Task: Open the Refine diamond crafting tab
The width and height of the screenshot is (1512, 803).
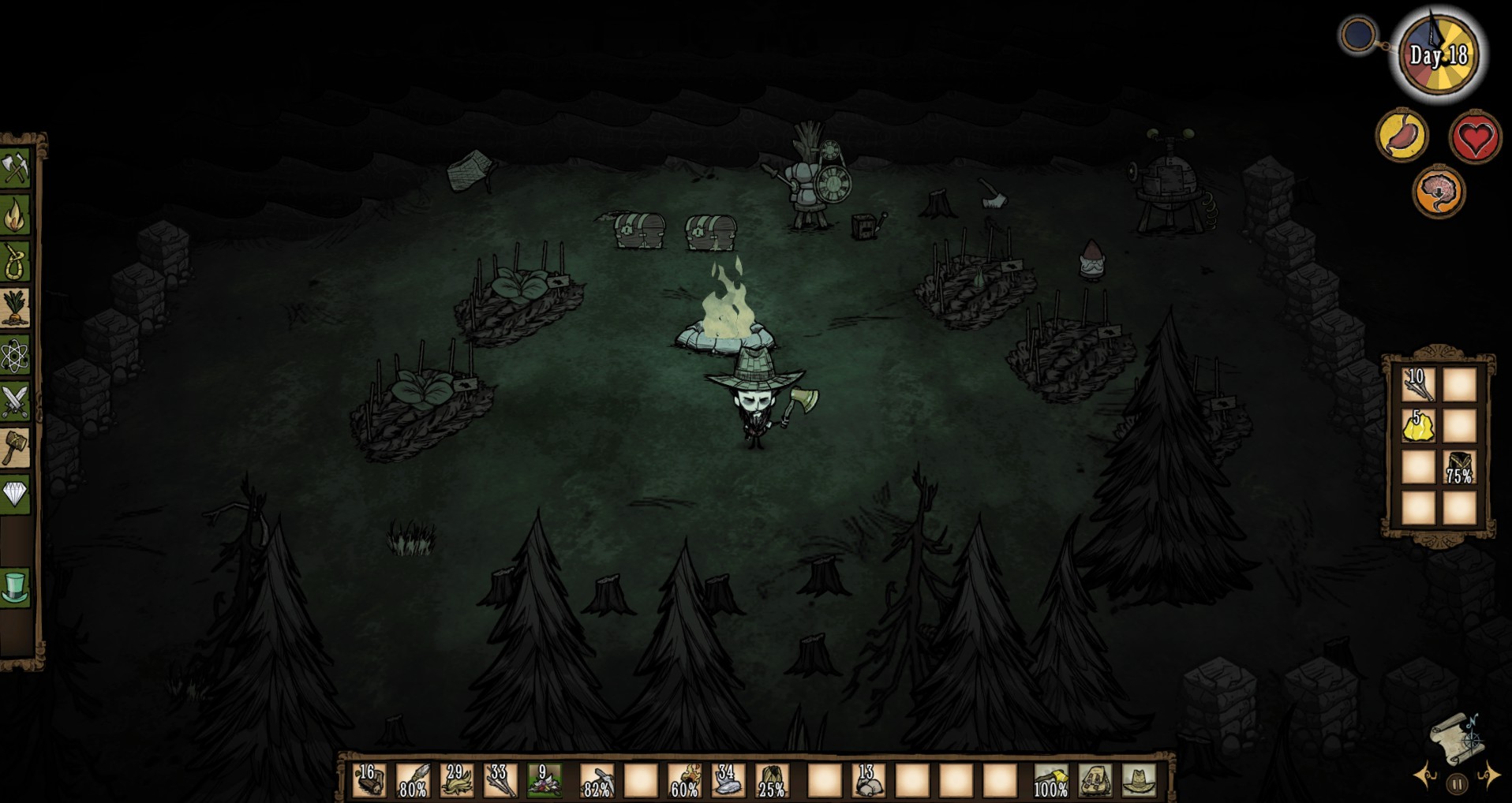Action: pyautogui.click(x=15, y=495)
